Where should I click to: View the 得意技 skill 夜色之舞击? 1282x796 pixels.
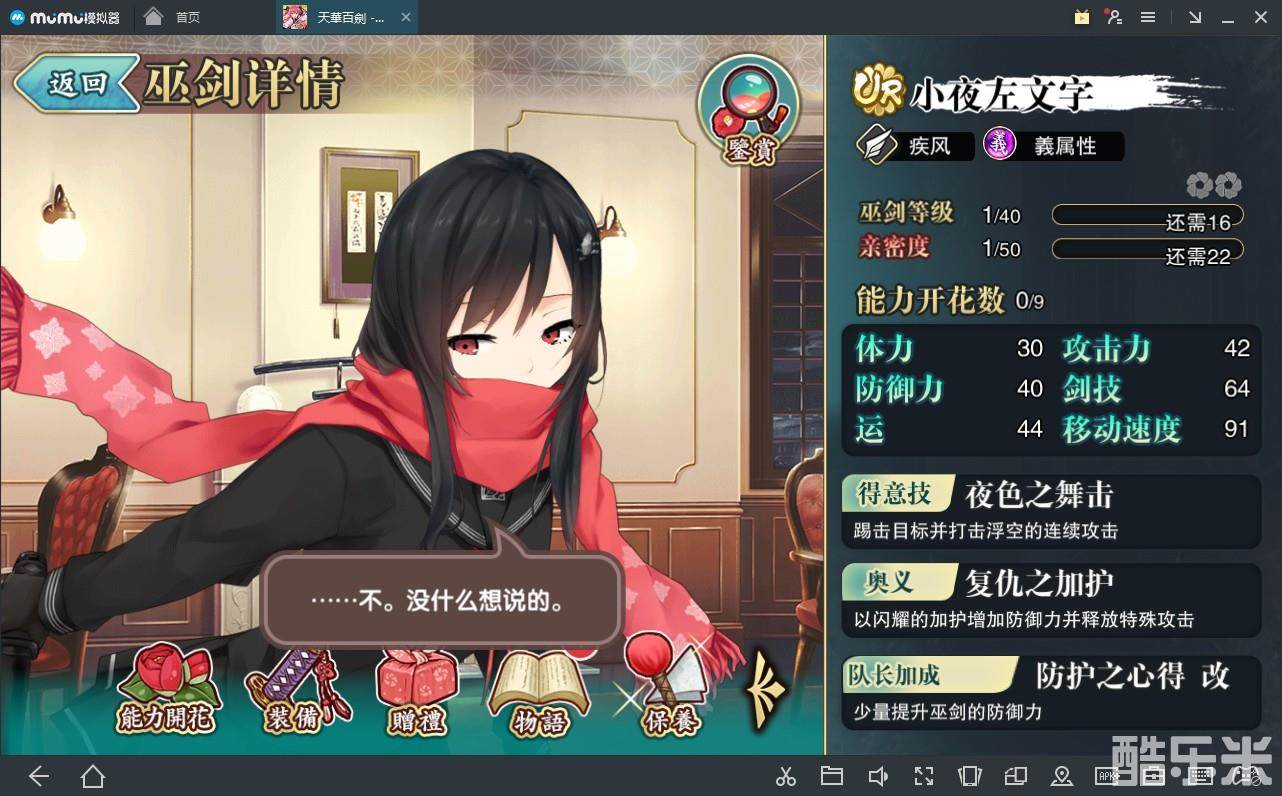[1050, 511]
